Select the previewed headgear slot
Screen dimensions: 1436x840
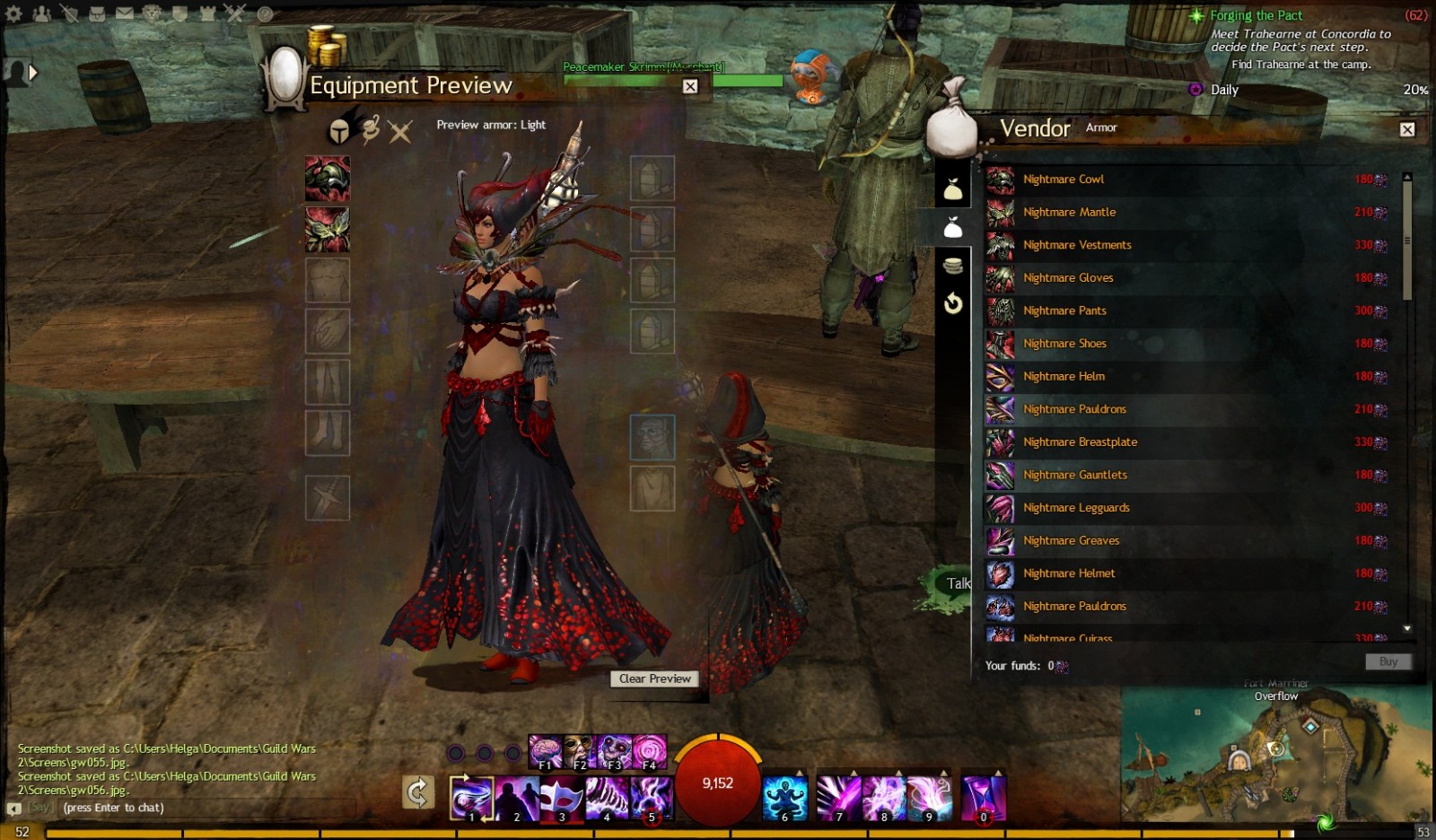tap(328, 179)
